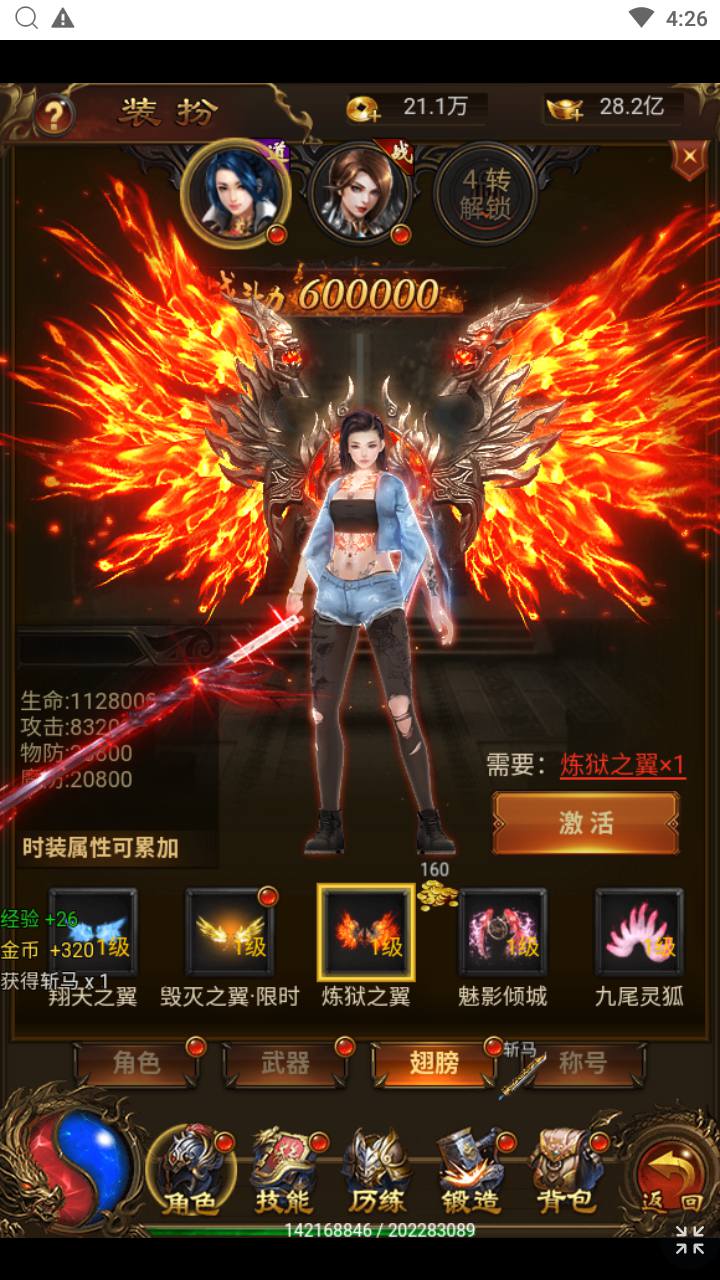Pick the 魅影倾城 wings slot
Viewport: 720px width, 1280px height.
502,932
